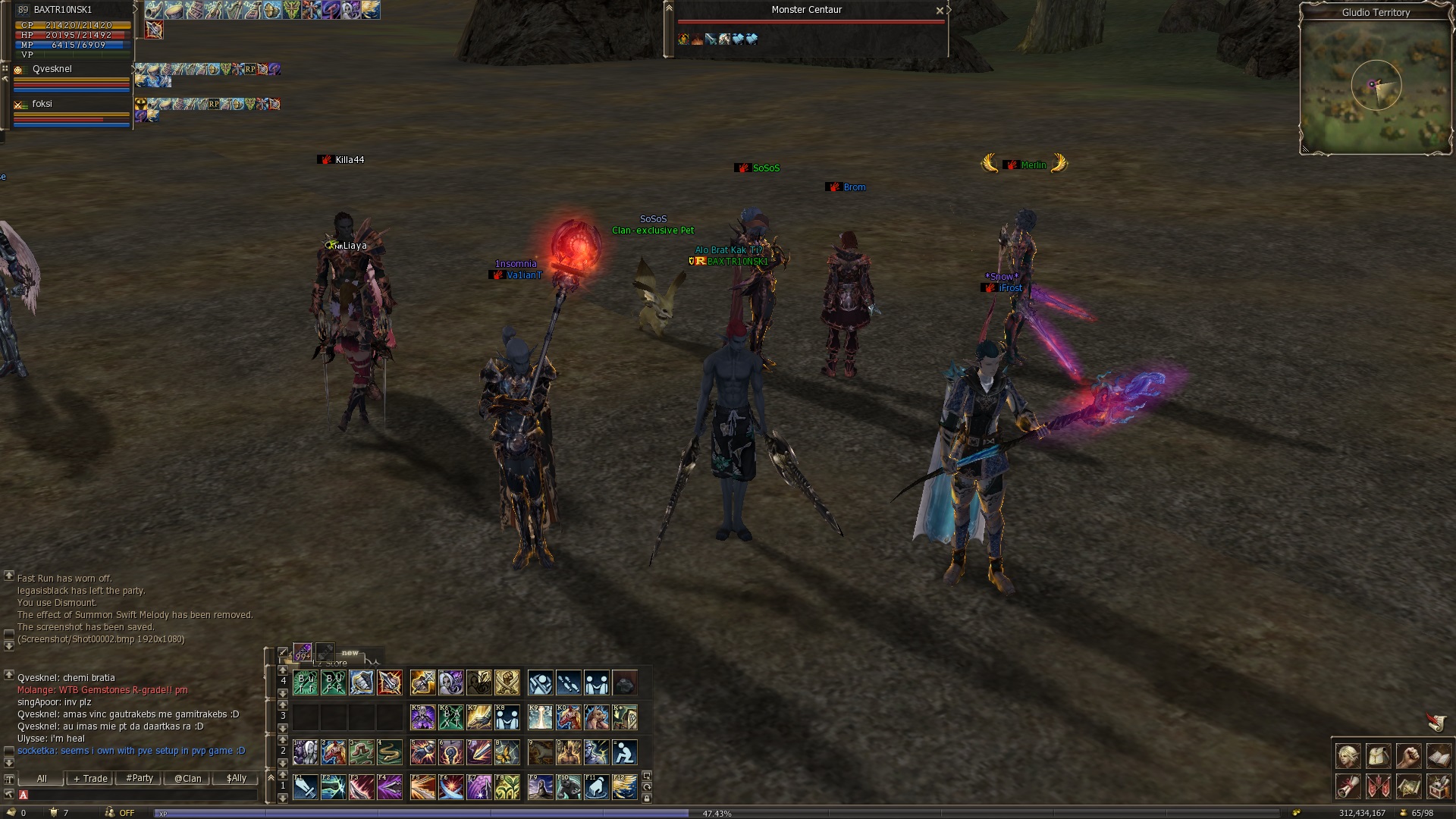The image size is (1456, 819).
Task: Select the All chat tab
Action: [x=42, y=778]
